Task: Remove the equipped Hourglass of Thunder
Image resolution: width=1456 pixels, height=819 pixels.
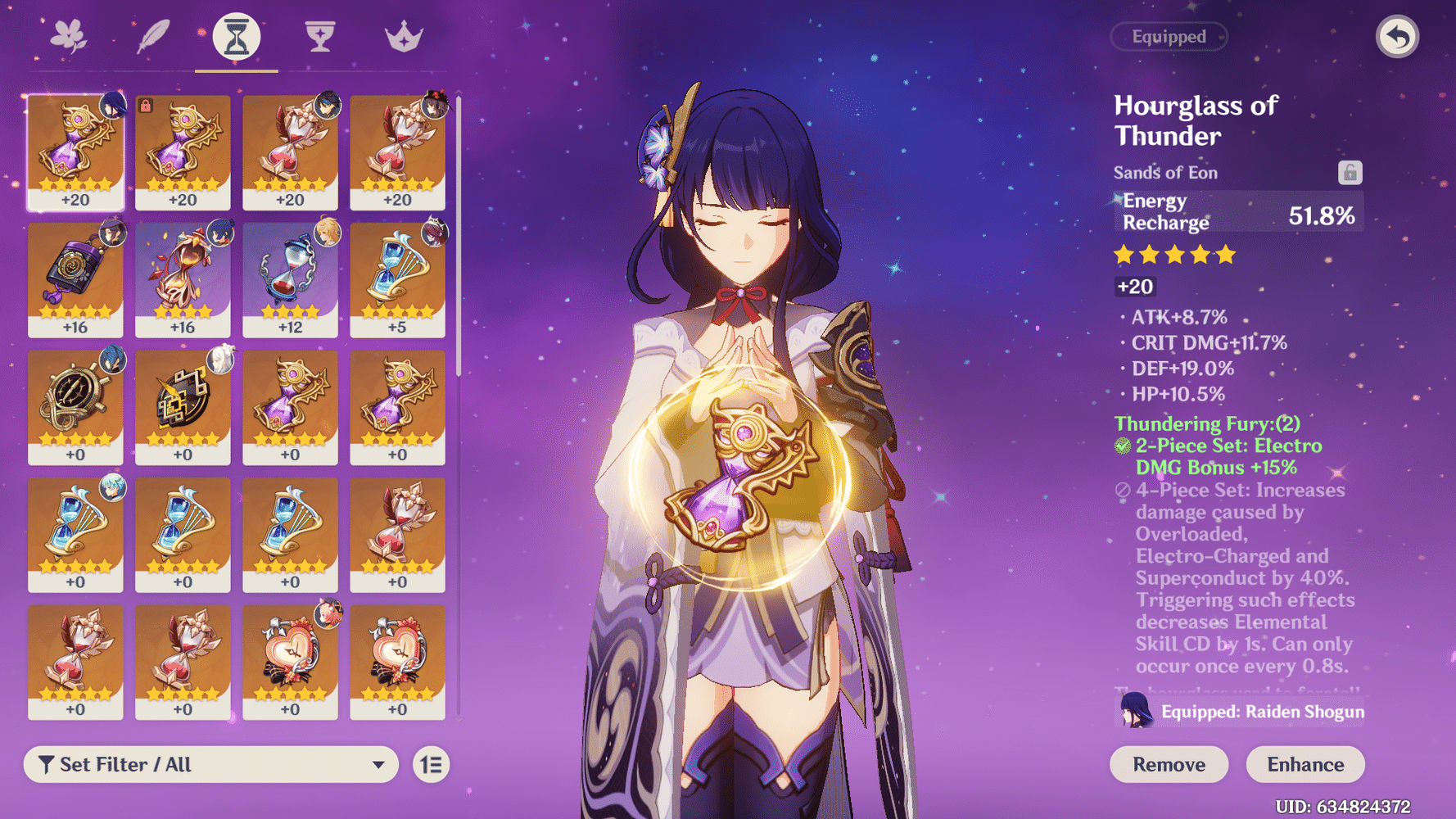Action: point(1169,764)
